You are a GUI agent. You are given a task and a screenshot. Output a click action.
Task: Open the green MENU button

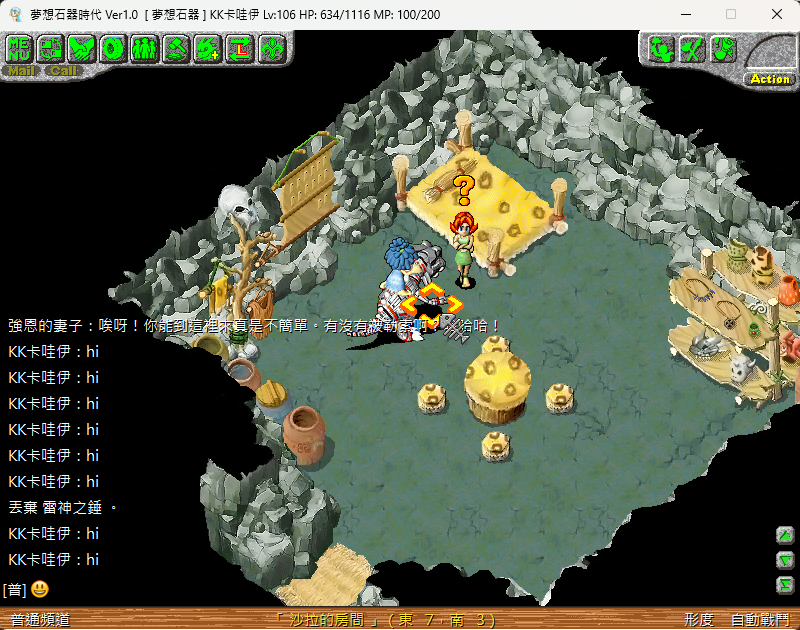click(18, 47)
